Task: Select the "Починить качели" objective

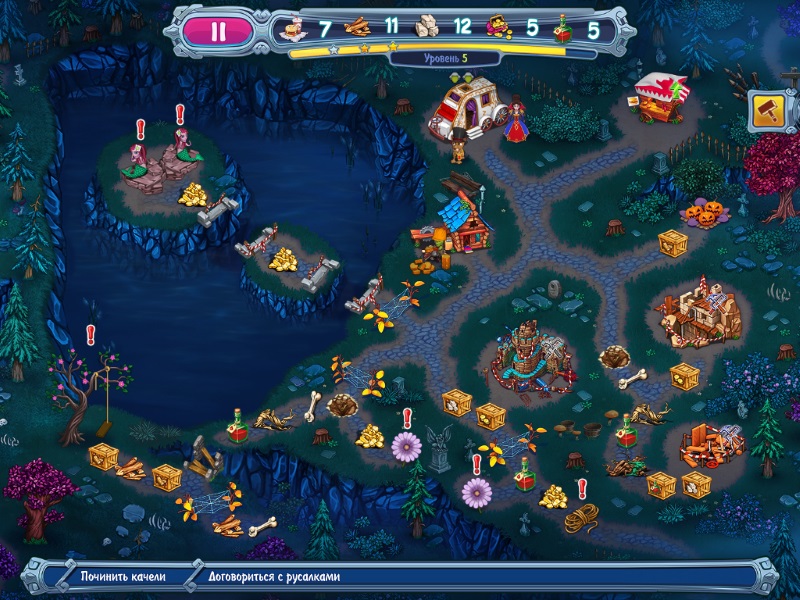Action: coord(122,577)
